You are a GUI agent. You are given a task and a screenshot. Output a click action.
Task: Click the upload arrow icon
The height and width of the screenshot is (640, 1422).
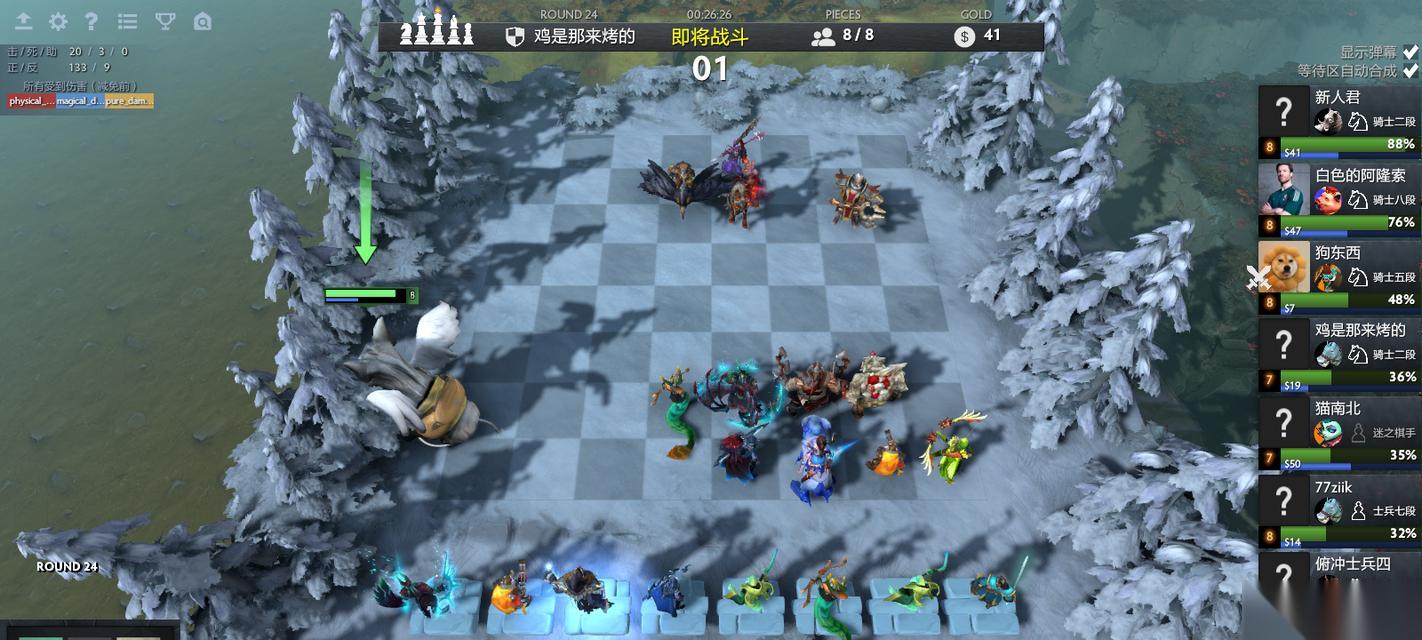tap(23, 21)
